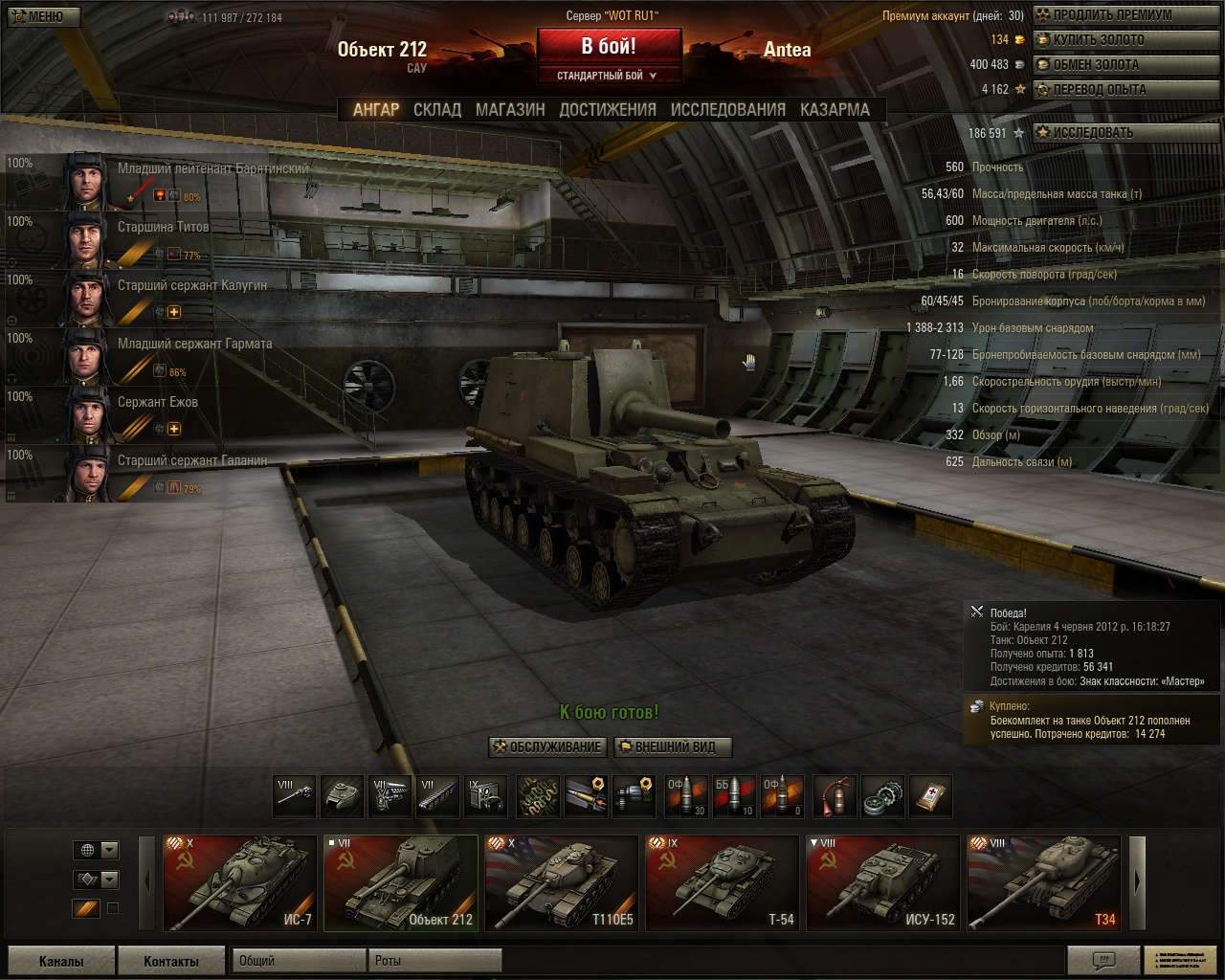
Task: Start battle with the В бой! button
Action: pos(609,46)
